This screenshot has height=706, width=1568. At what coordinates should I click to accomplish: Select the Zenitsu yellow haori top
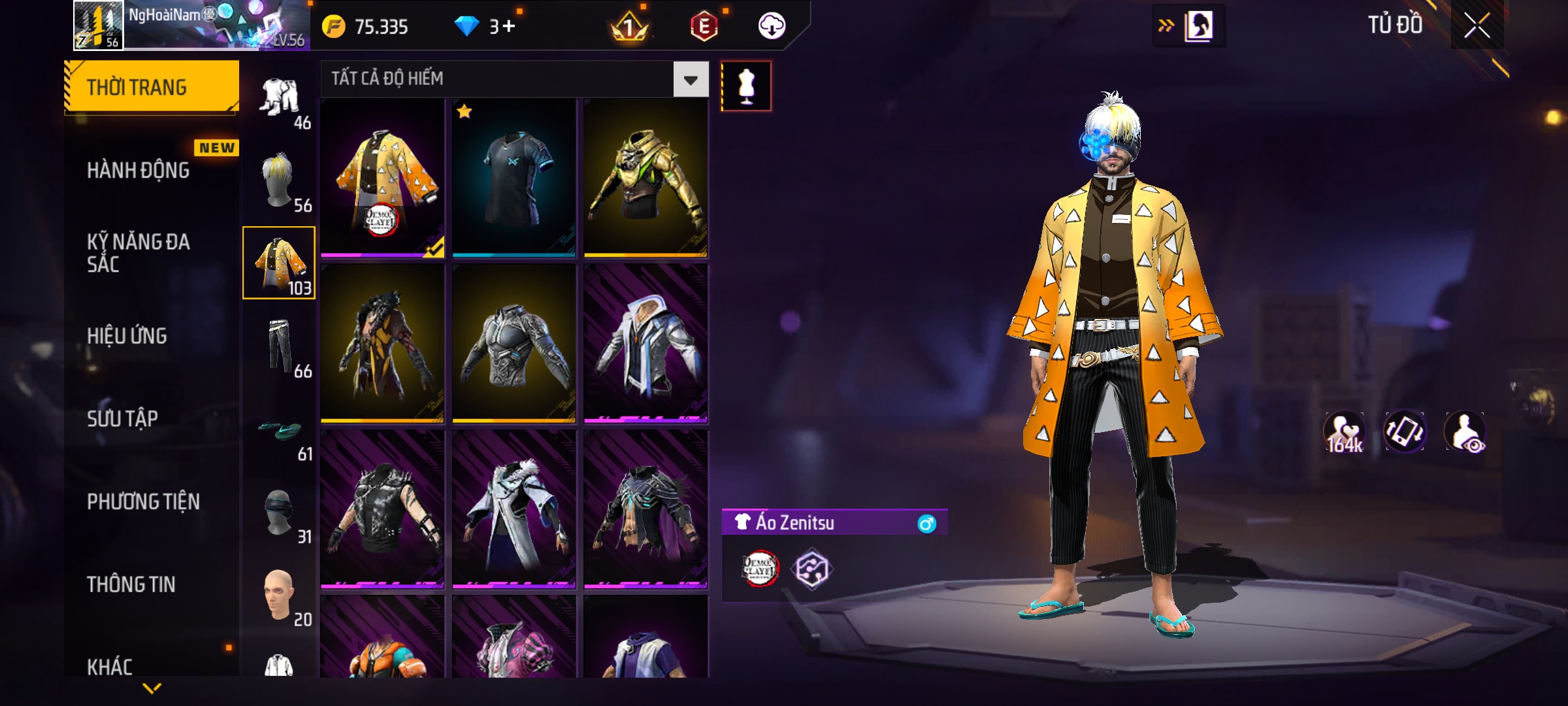tap(383, 178)
